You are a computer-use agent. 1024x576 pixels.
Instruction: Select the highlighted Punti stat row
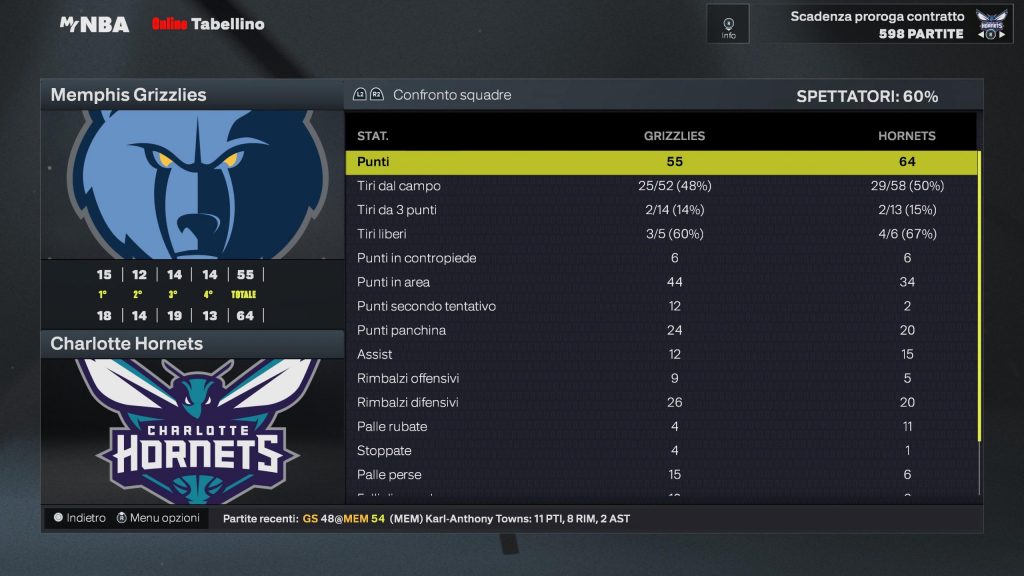tap(660, 162)
